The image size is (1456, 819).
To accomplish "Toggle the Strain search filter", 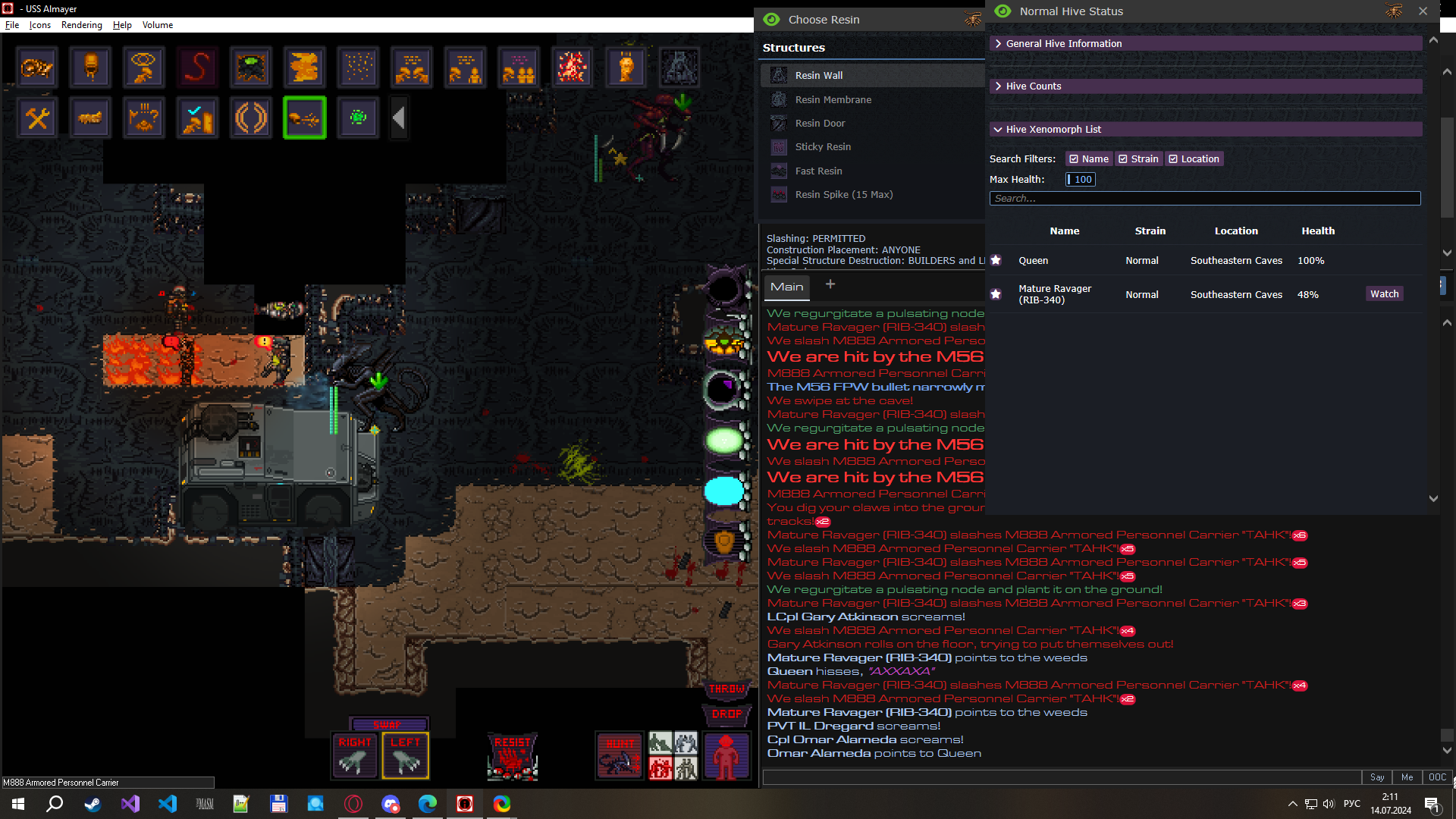I will 1138,159.
